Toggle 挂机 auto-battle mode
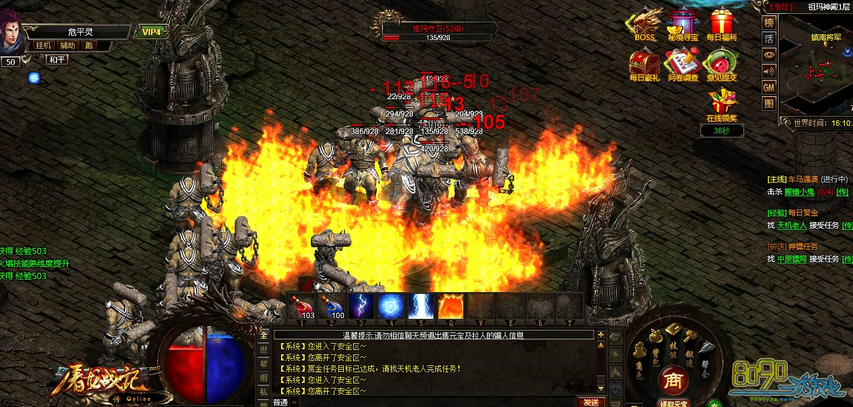853x407 pixels. coord(43,45)
